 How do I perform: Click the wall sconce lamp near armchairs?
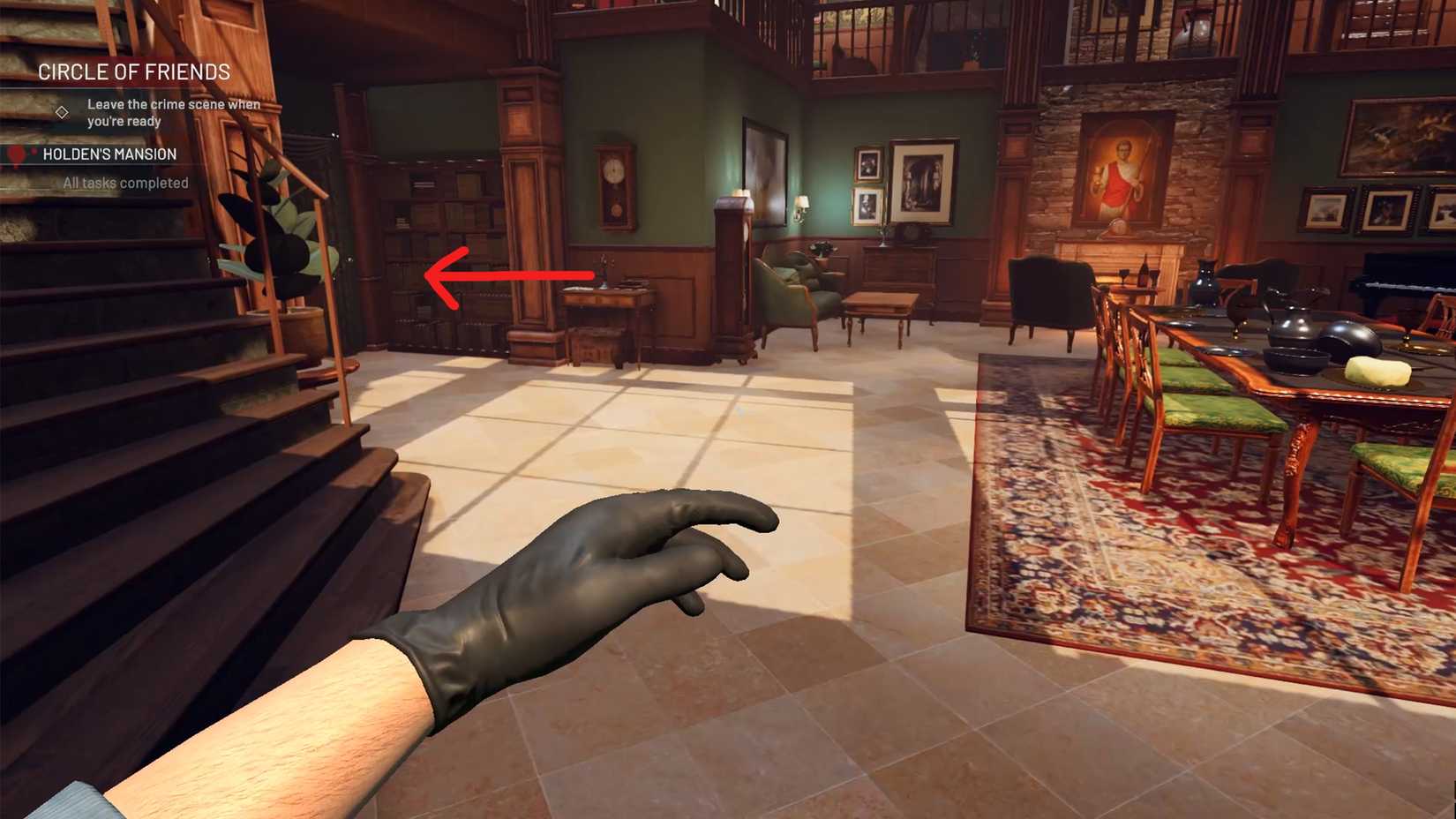click(801, 204)
